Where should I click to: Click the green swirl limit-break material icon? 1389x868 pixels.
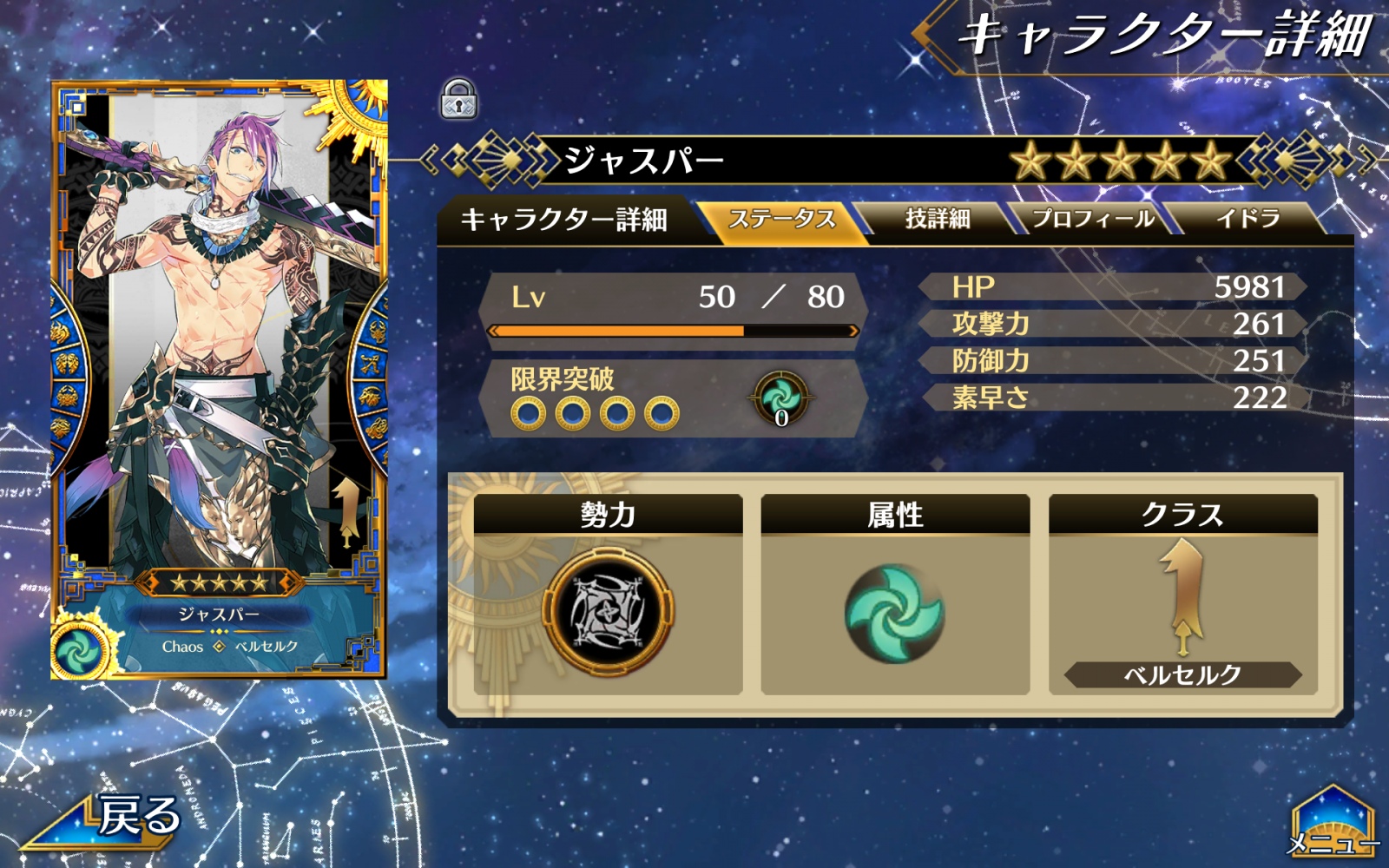tap(780, 398)
